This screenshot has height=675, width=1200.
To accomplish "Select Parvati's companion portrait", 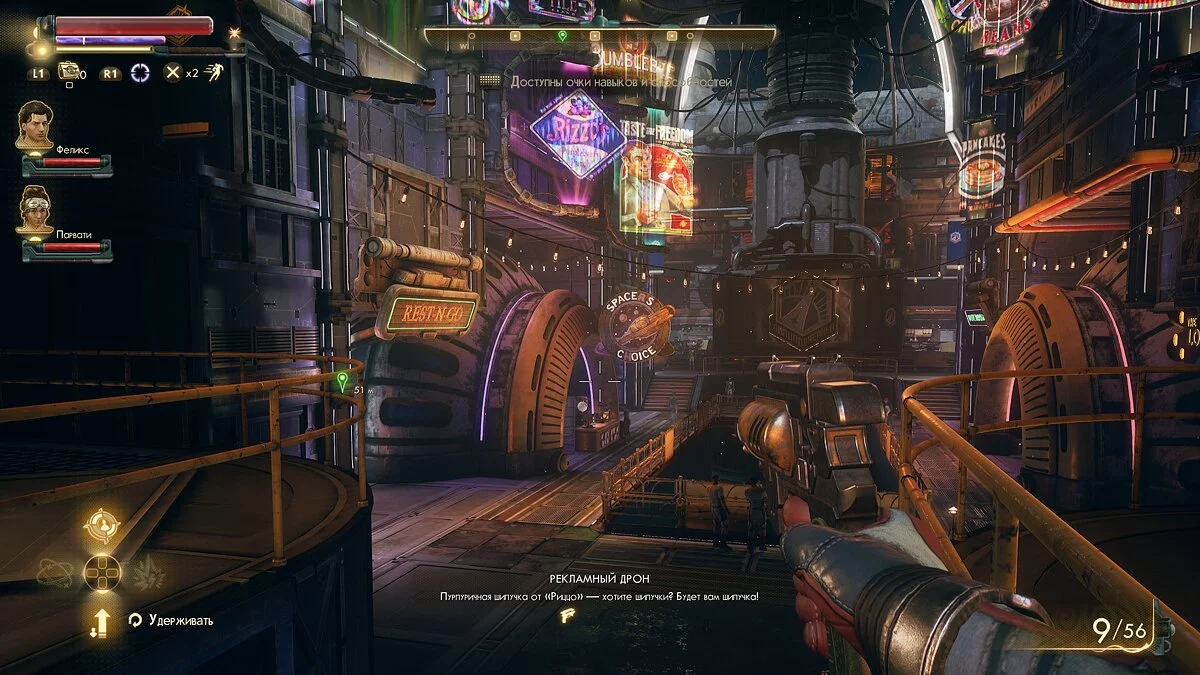I will tap(36, 211).
